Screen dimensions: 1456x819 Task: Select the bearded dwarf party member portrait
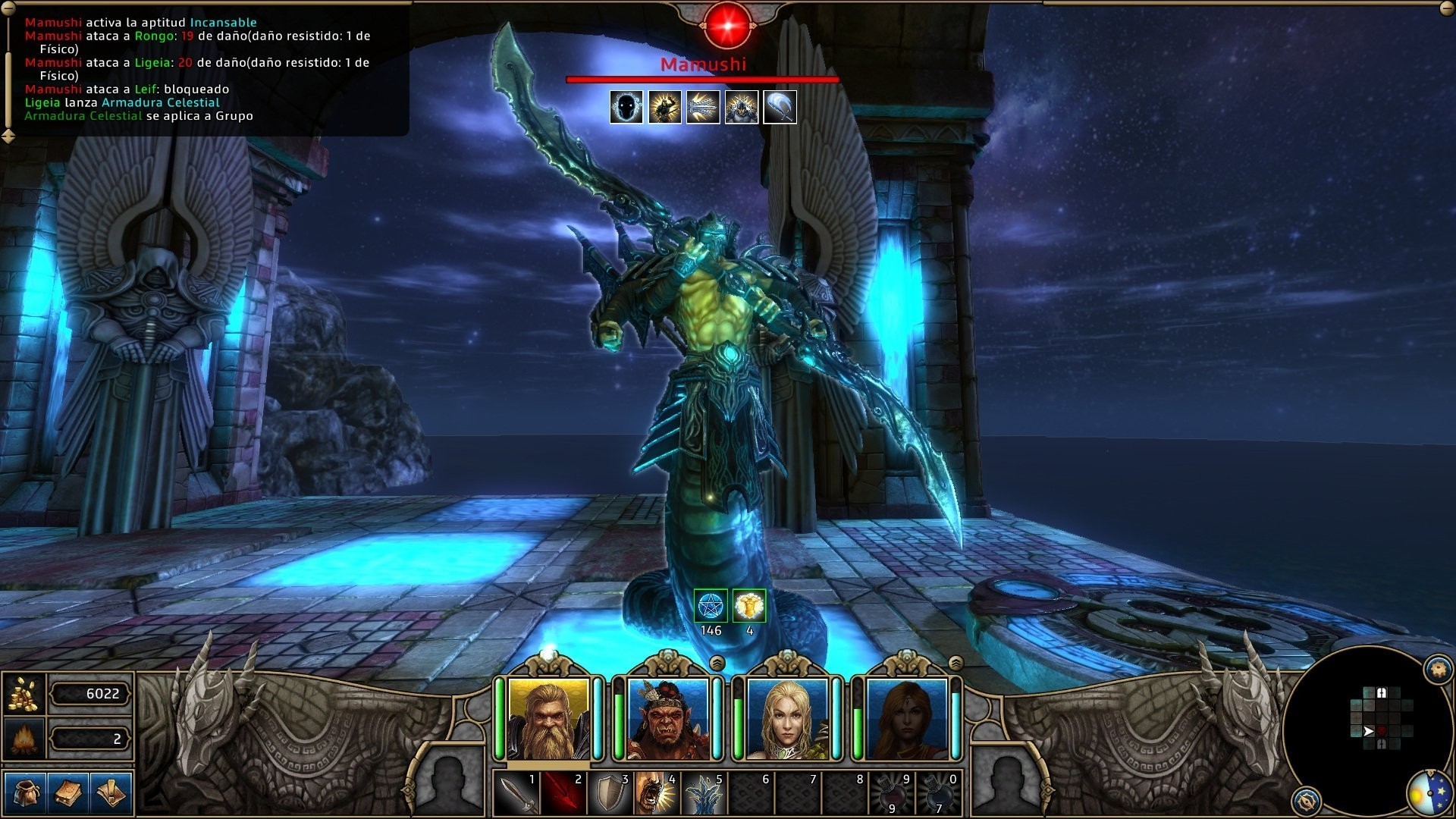(548, 718)
